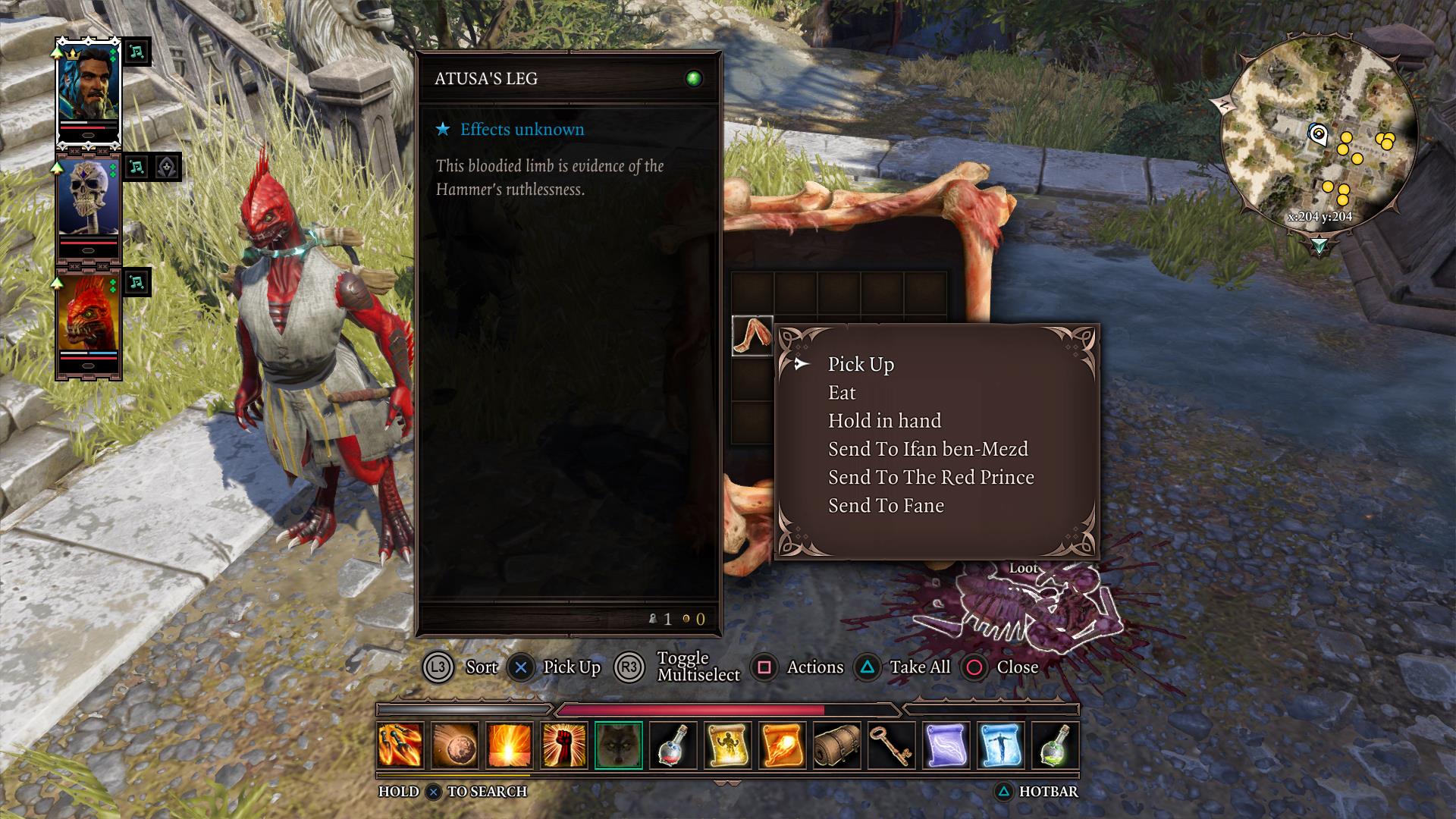
Task: Use the bedroll item in the hotbar
Action: point(837,745)
